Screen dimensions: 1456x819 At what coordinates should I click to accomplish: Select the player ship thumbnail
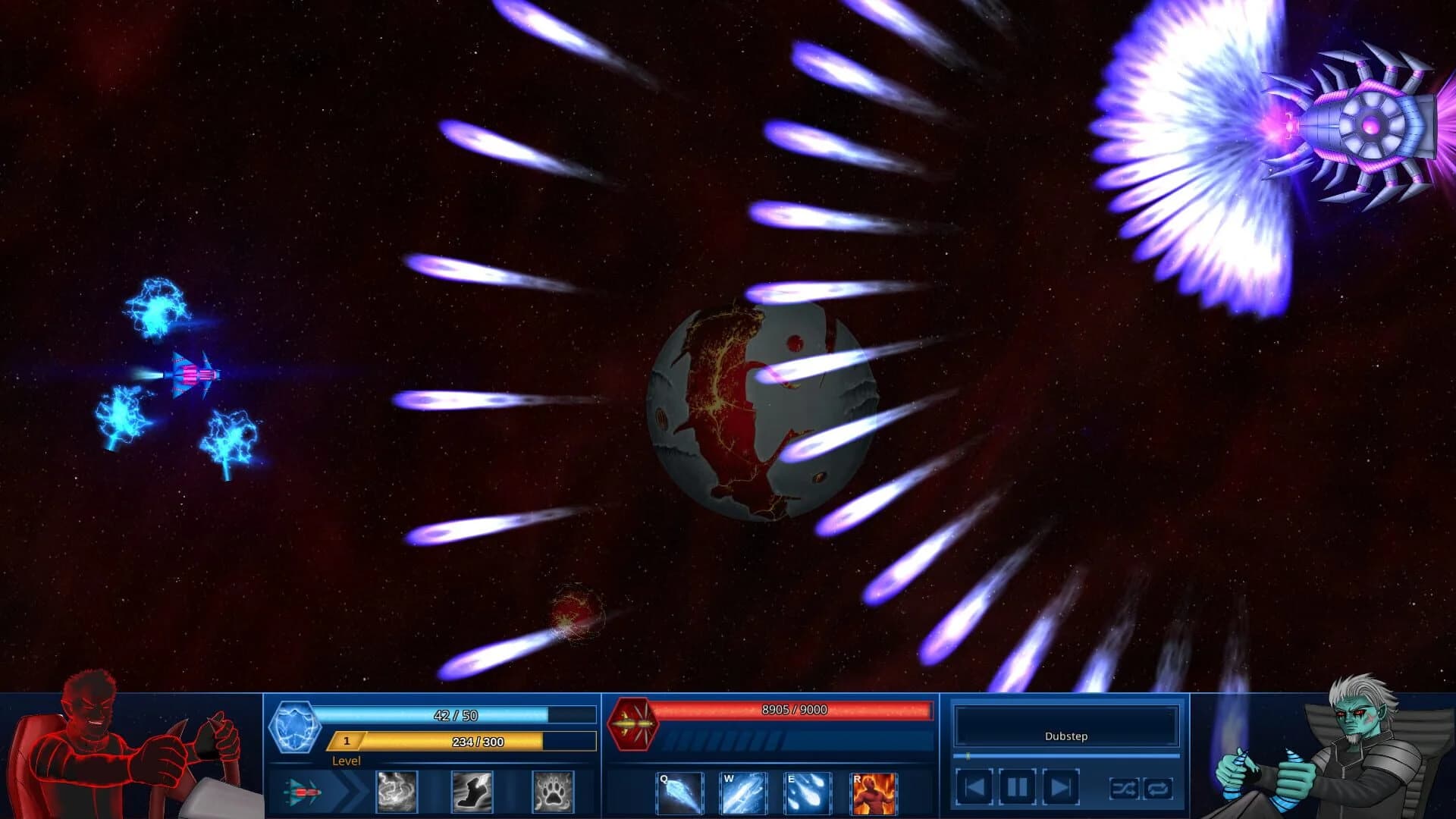[303, 793]
